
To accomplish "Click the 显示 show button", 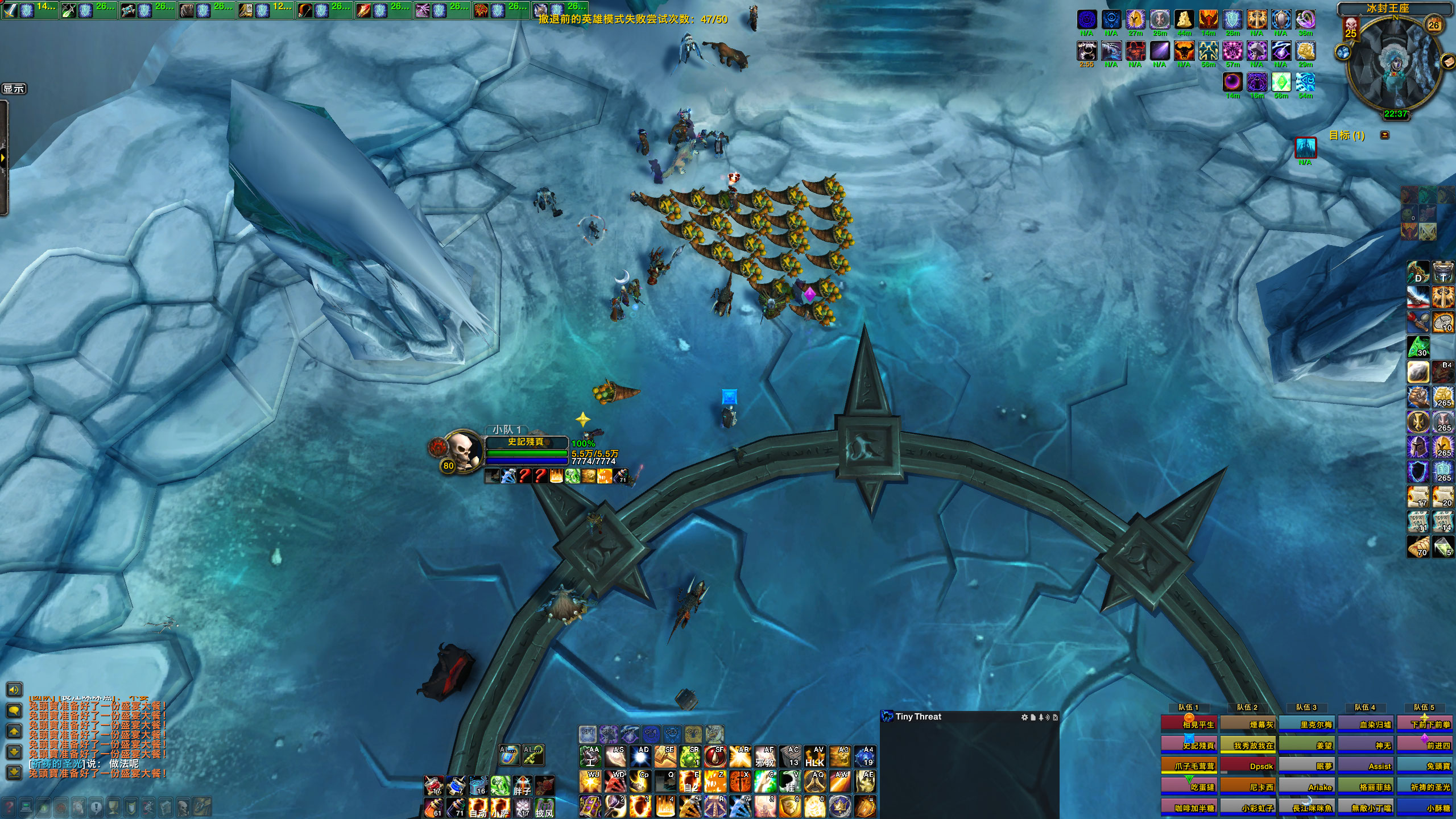I will pyautogui.click(x=14, y=89).
